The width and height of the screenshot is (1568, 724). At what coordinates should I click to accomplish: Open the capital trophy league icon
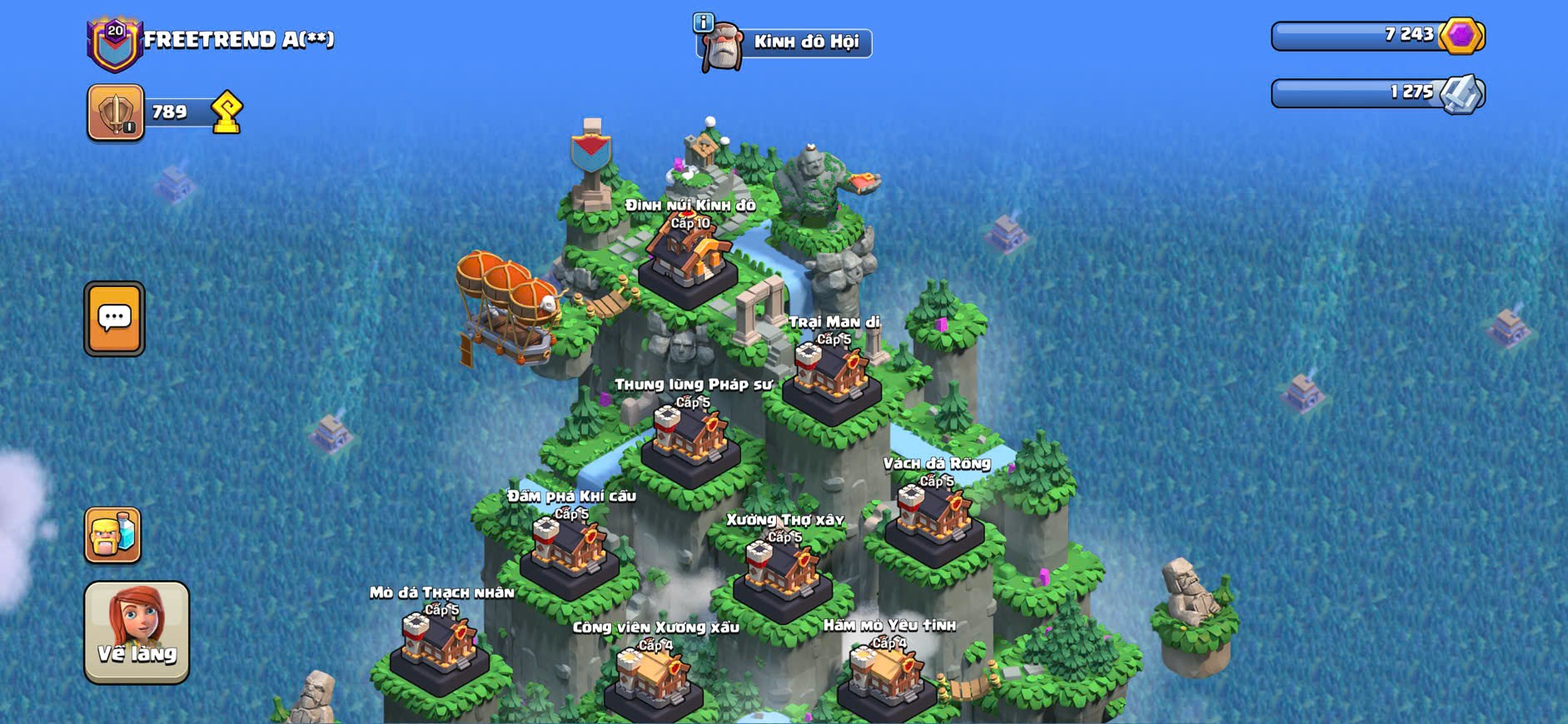[x=116, y=112]
